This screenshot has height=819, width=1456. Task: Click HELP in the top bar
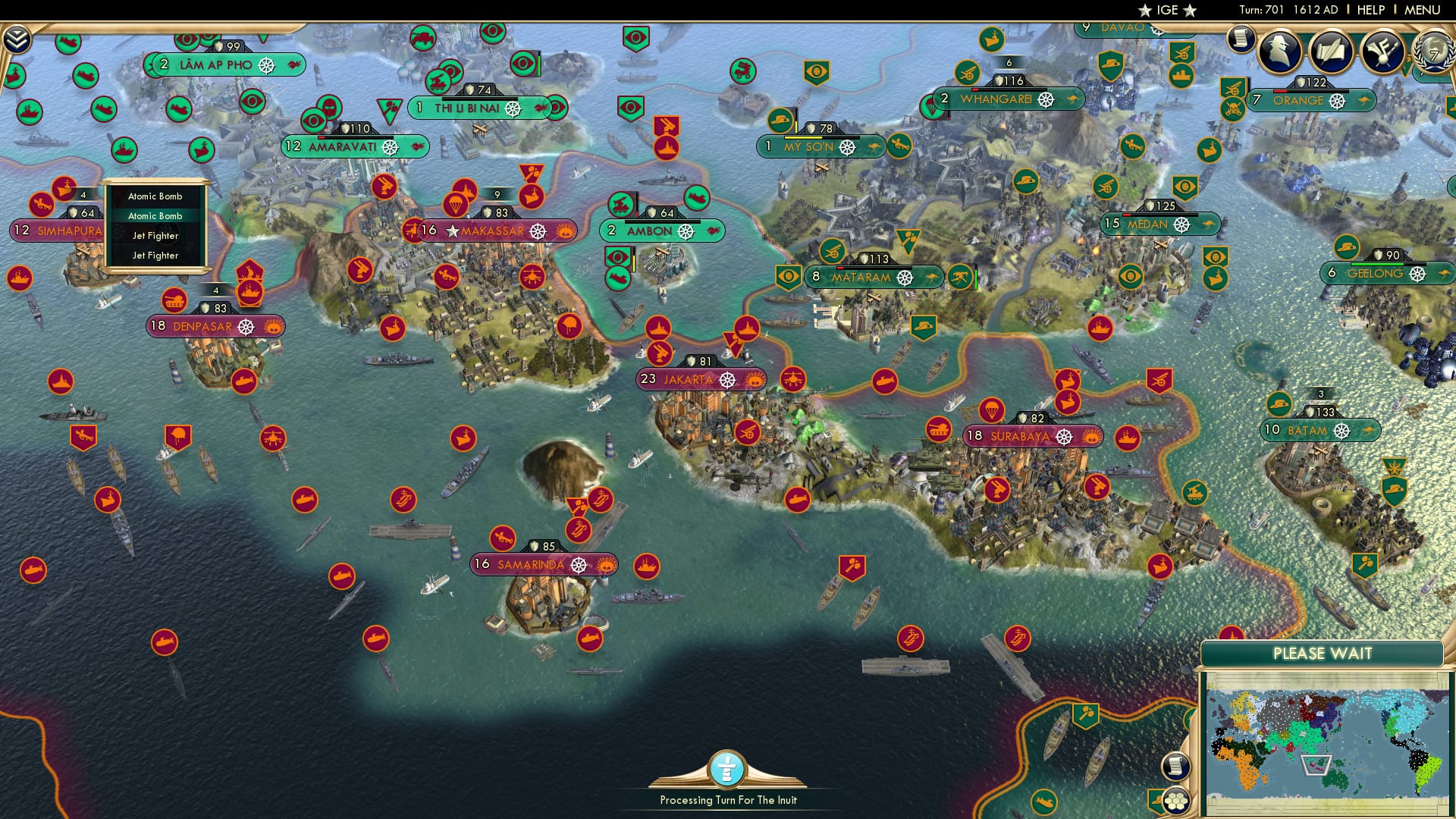coord(1370,9)
